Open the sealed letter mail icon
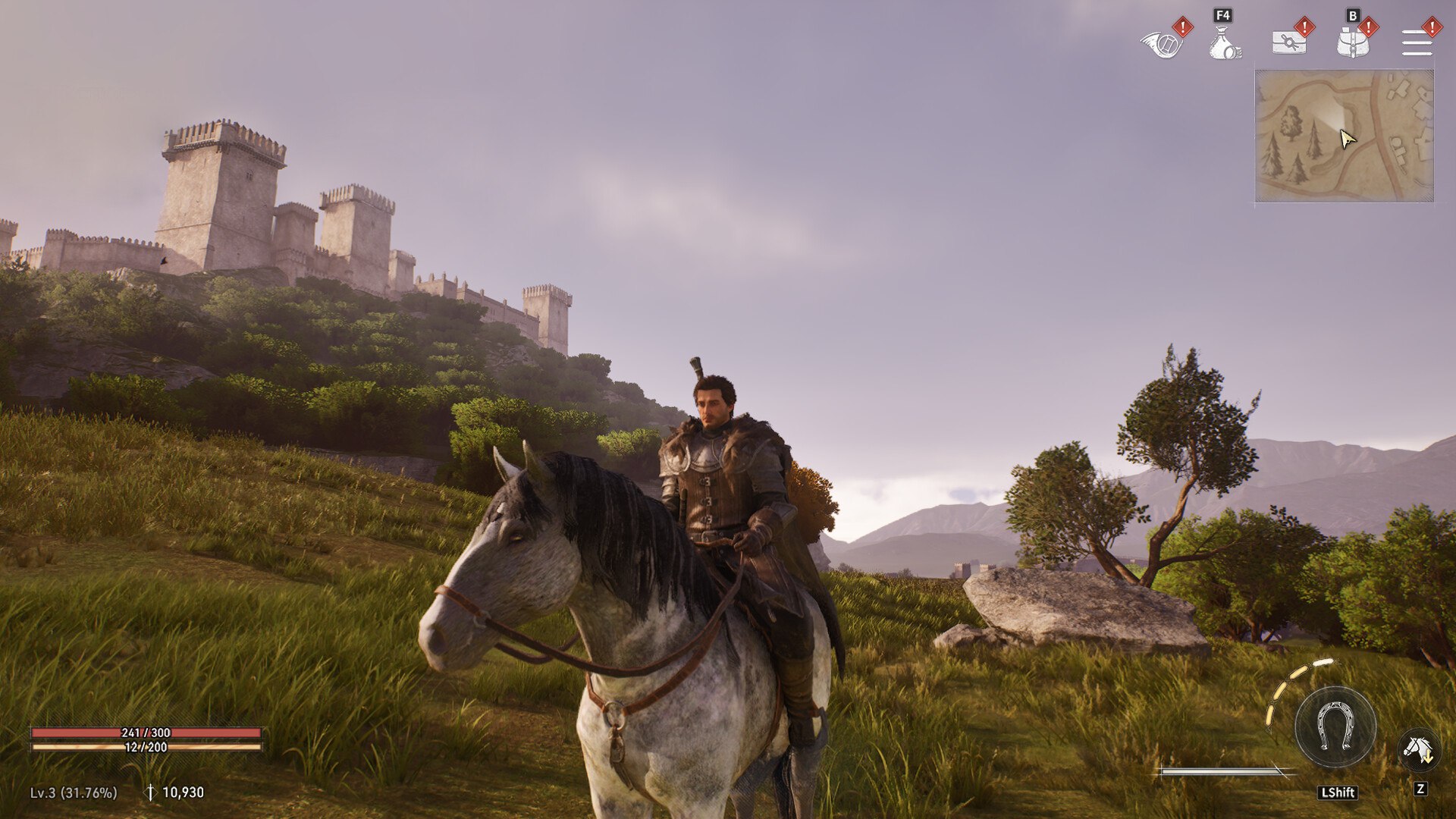The height and width of the screenshot is (819, 1456). 1288,42
